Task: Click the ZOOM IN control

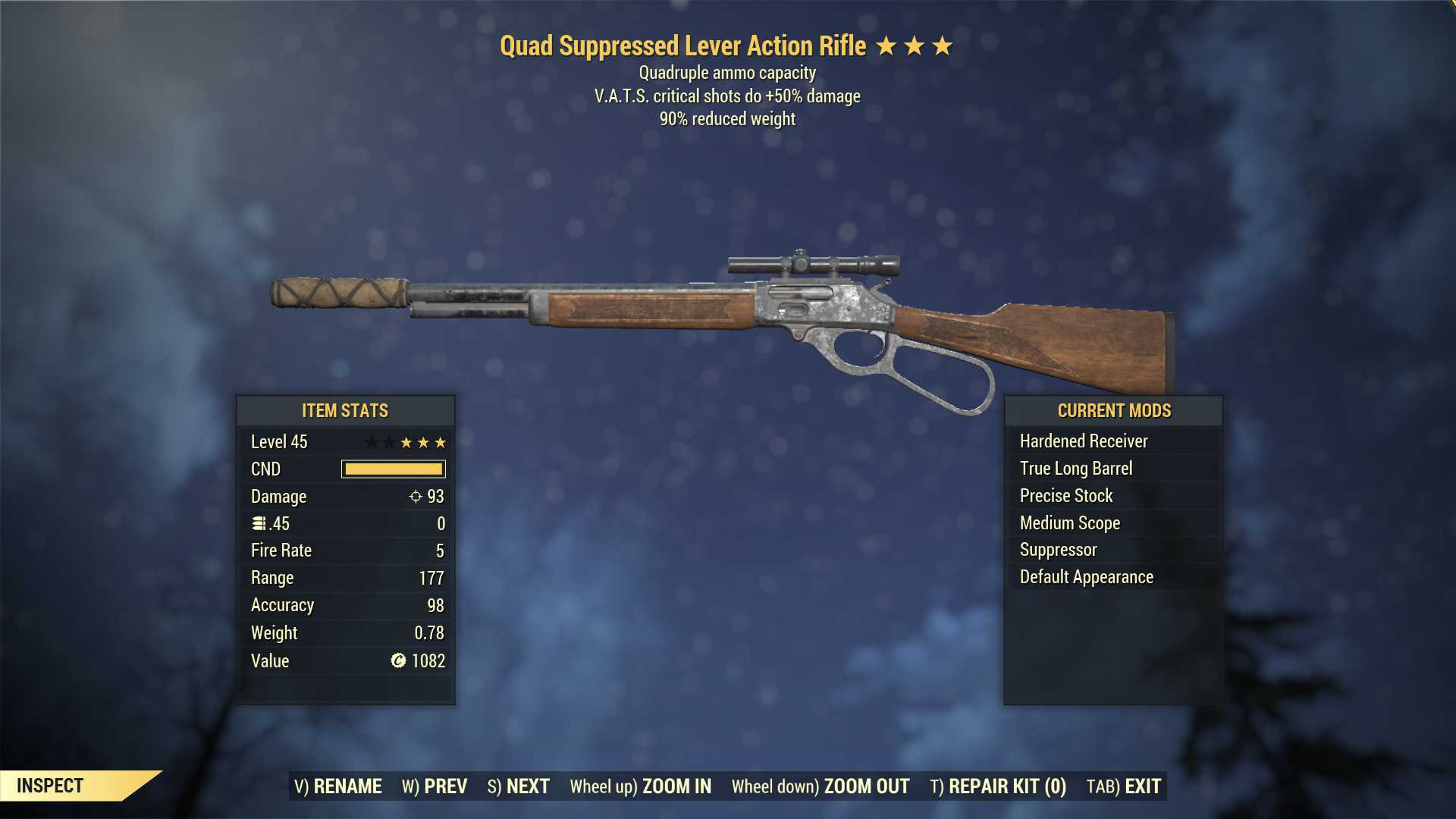Action: 641,786
